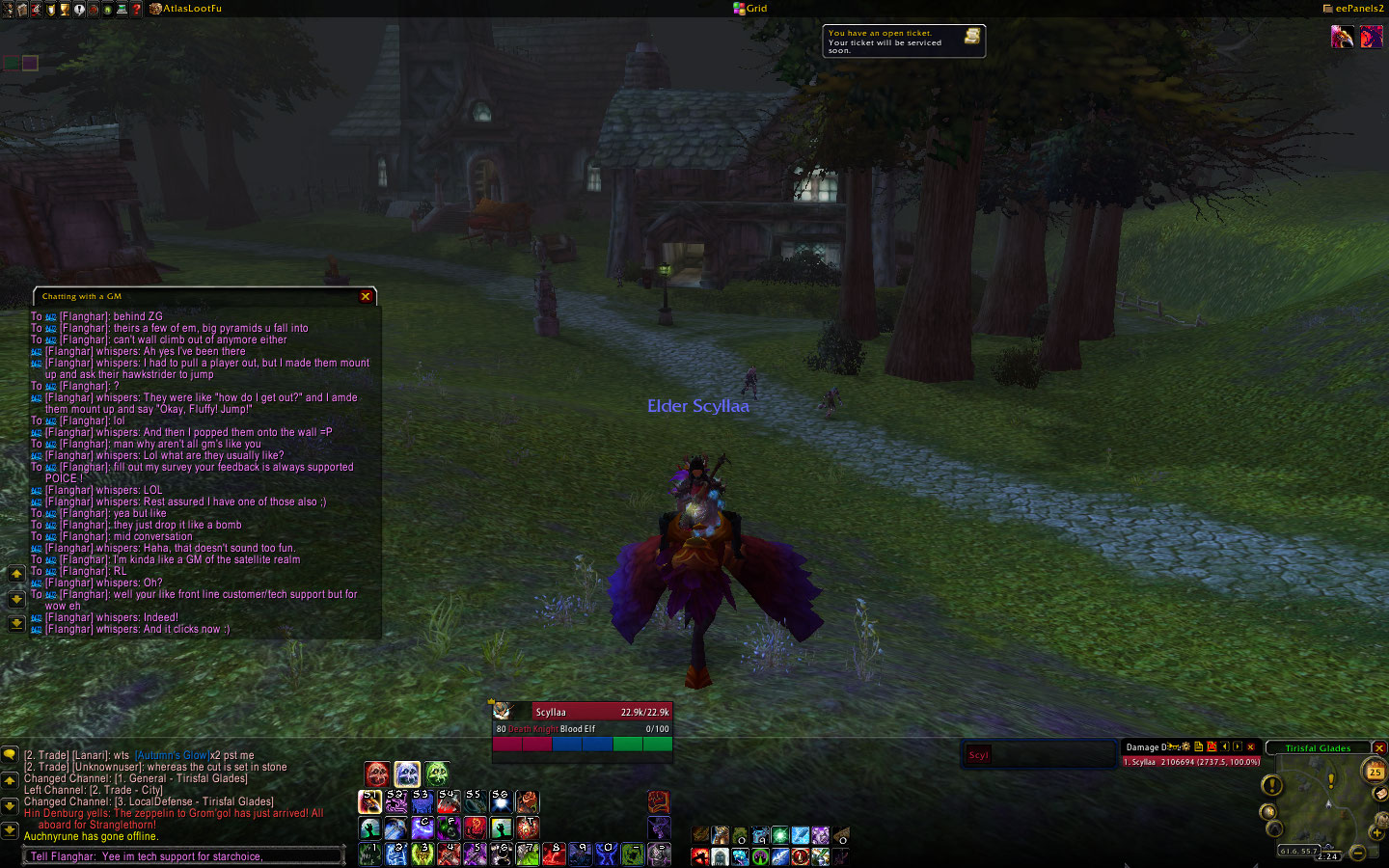Close the Tirisfal Glades minimap panel

tap(1379, 748)
